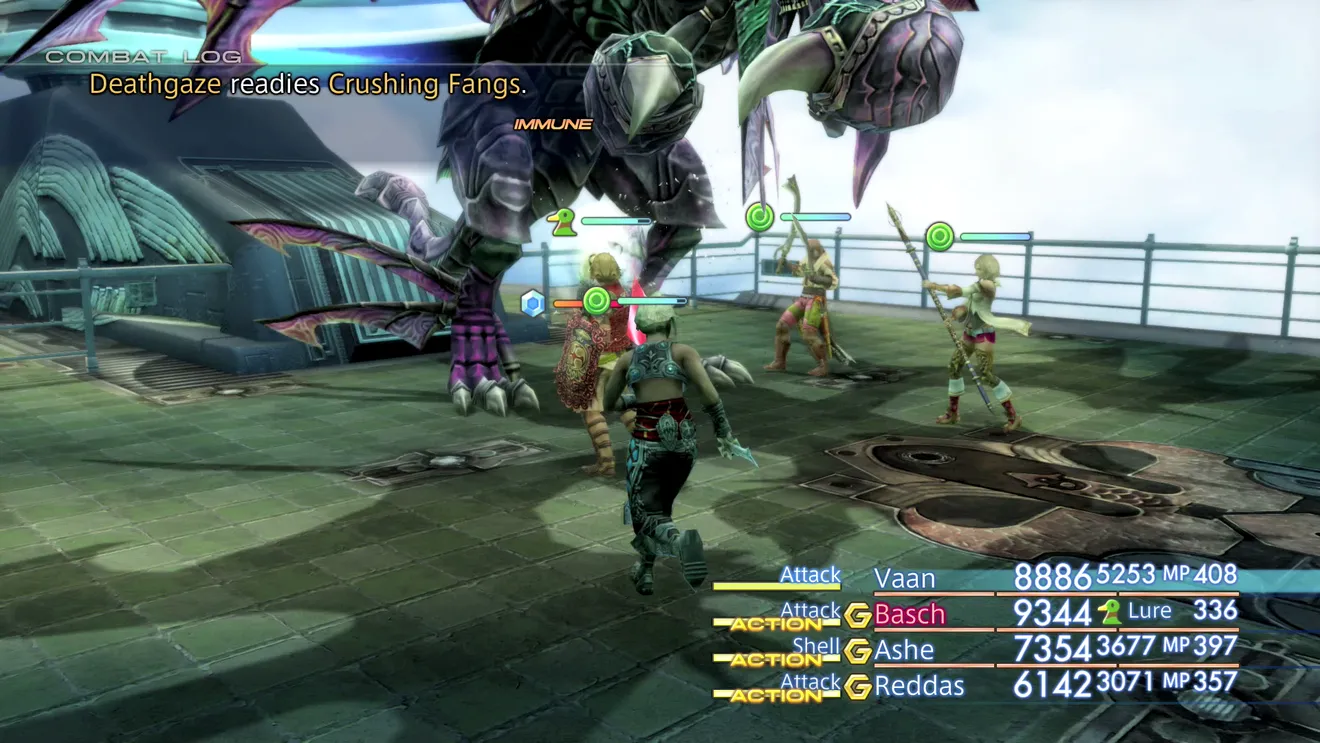Click the gambit icon beside Basch

click(857, 615)
